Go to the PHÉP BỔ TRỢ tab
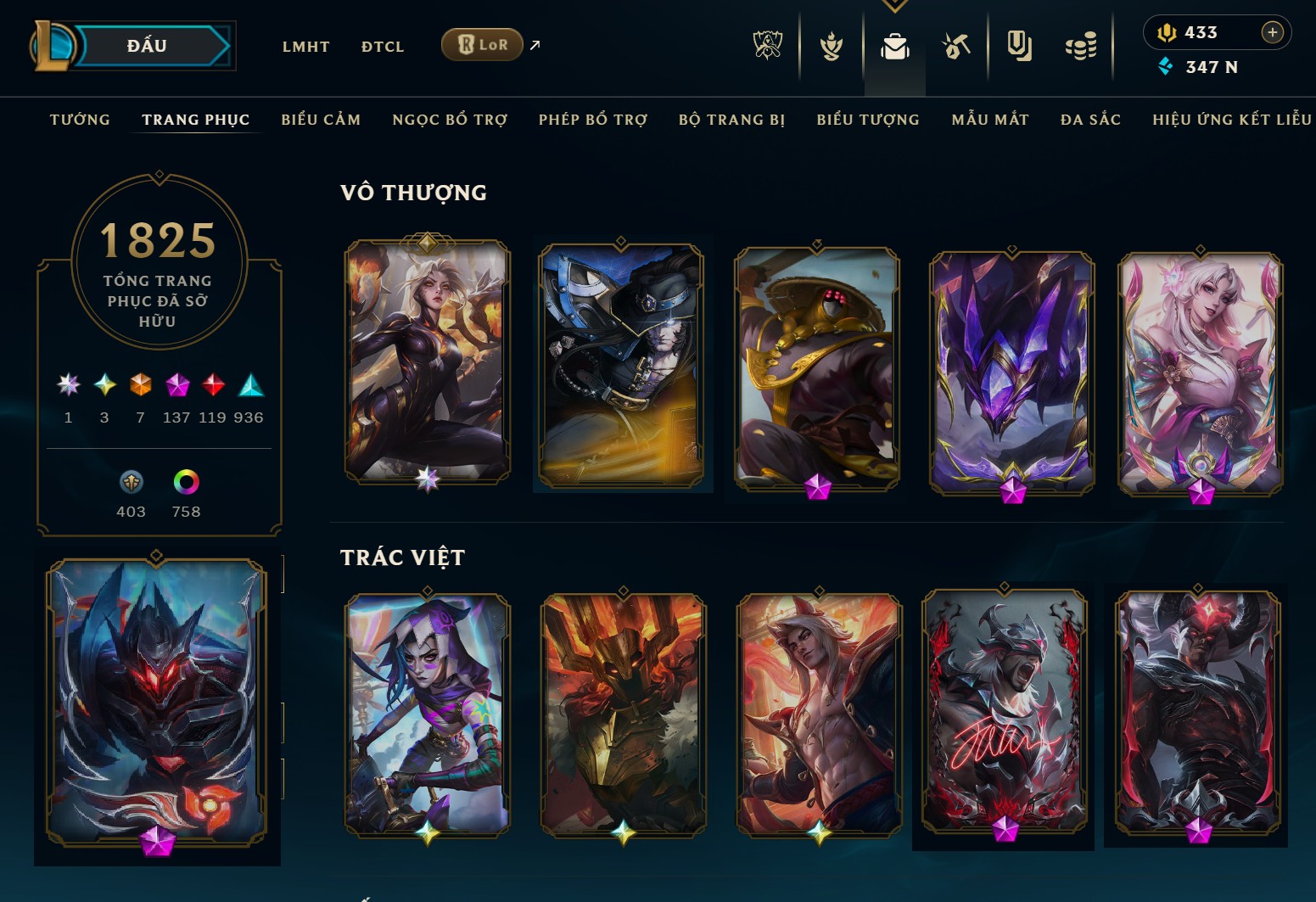The height and width of the screenshot is (902, 1316). point(592,120)
